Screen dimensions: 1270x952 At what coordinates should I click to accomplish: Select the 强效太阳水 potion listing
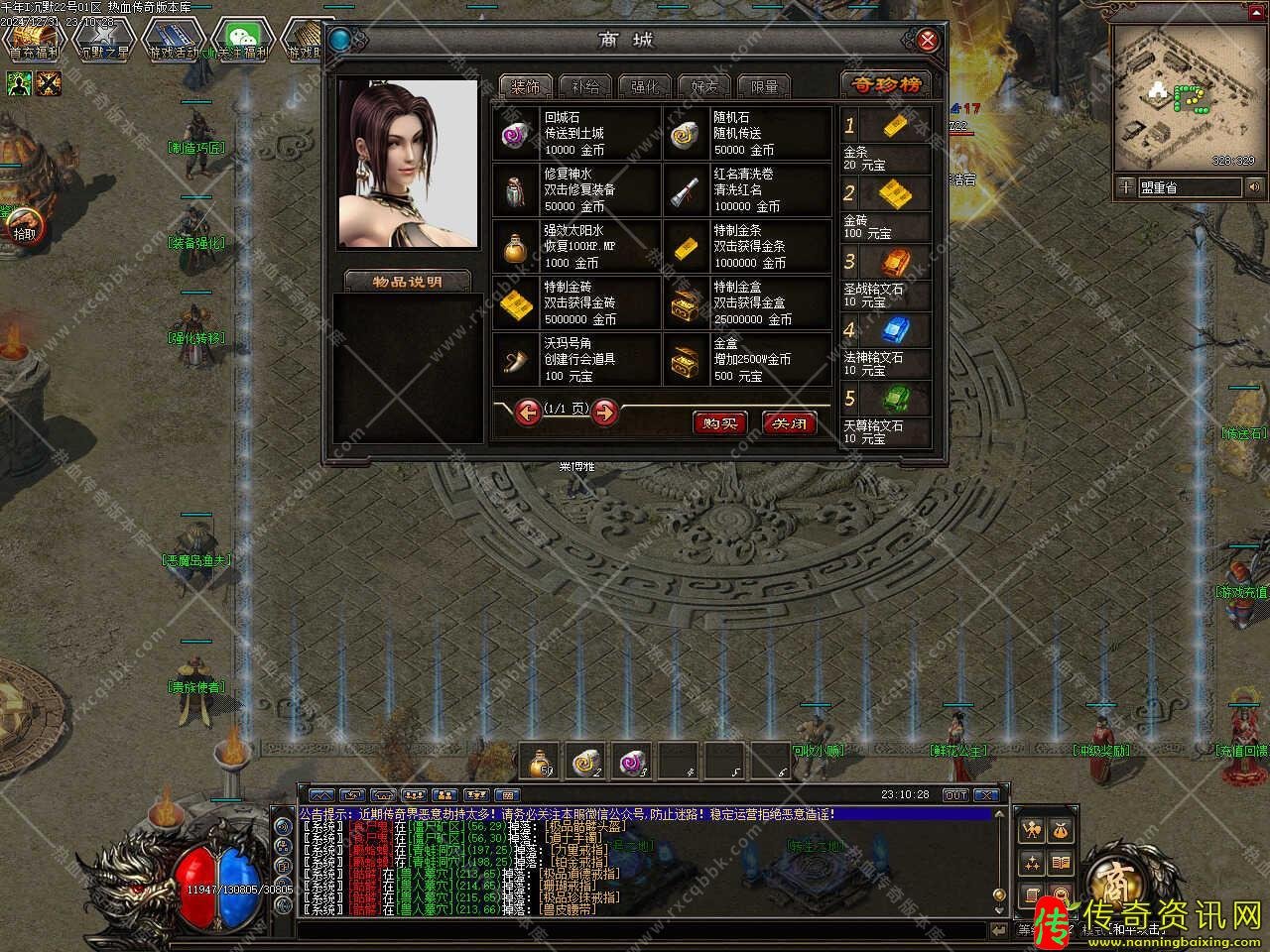click(576, 247)
